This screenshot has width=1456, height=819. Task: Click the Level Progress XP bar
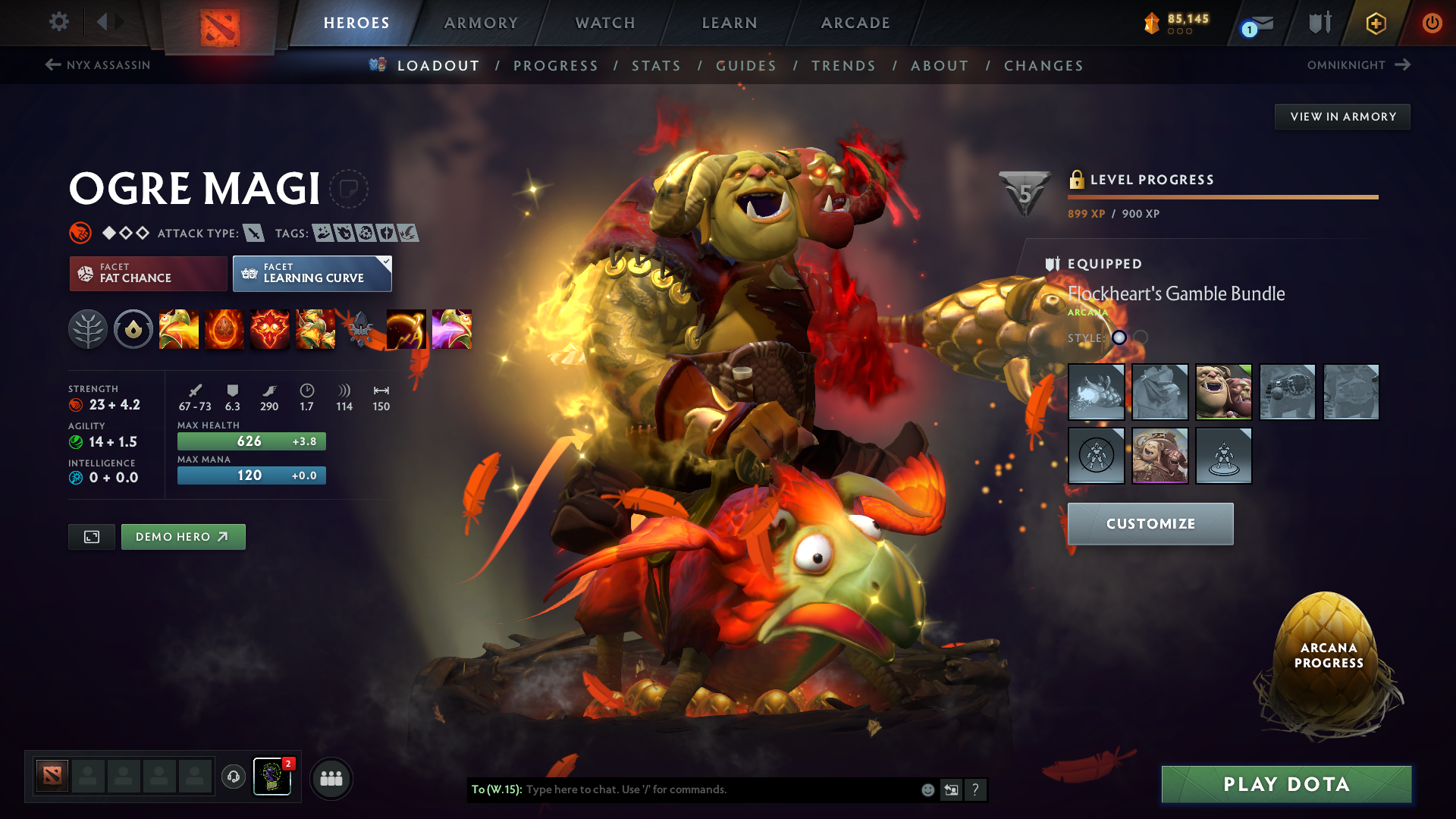click(1222, 196)
